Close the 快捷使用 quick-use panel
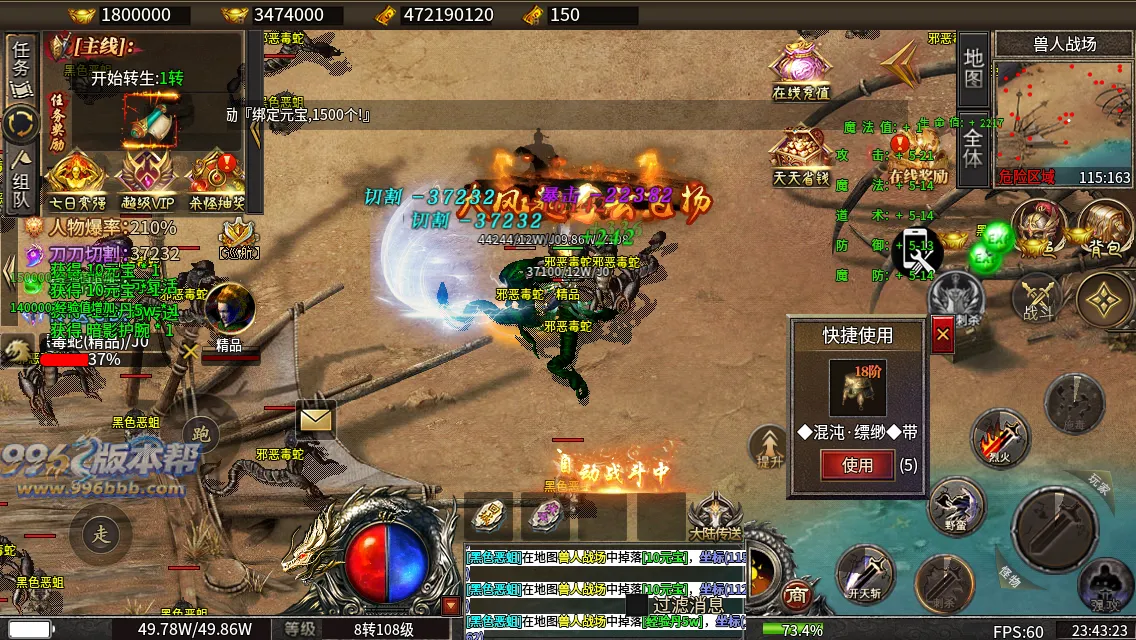1136x640 pixels. click(942, 335)
